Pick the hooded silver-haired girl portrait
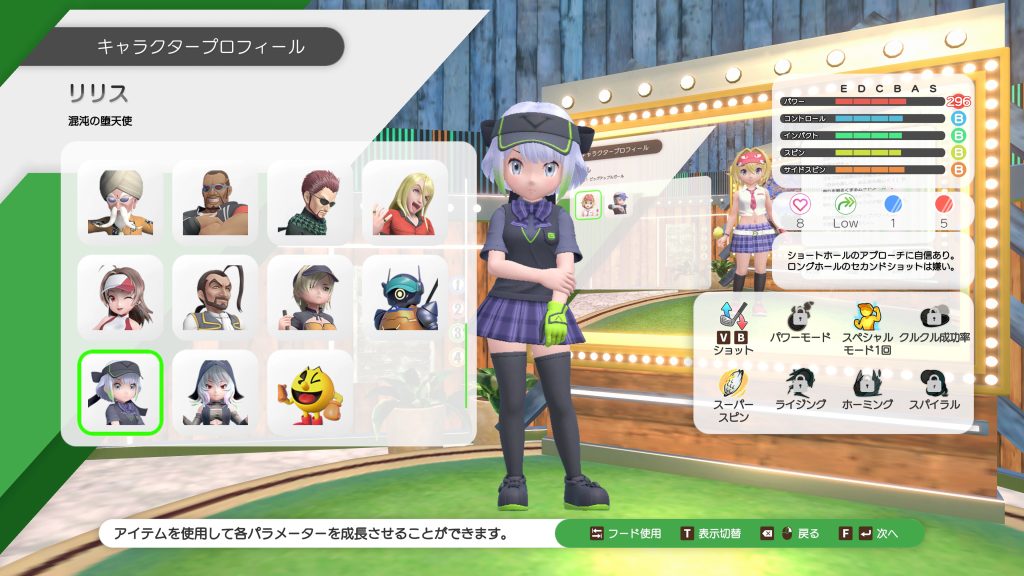The height and width of the screenshot is (576, 1024). tap(215, 392)
